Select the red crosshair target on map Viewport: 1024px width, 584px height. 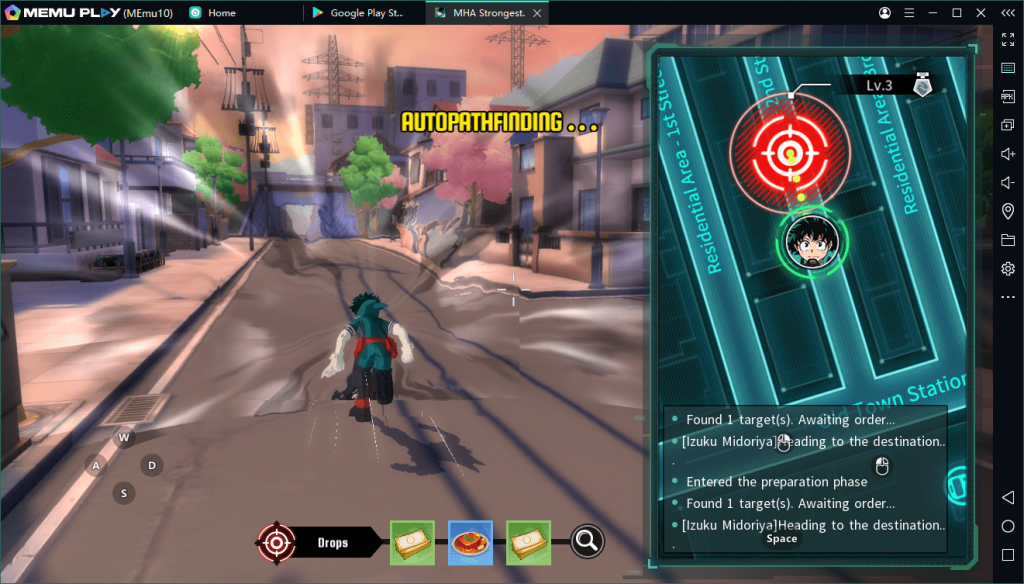790,153
